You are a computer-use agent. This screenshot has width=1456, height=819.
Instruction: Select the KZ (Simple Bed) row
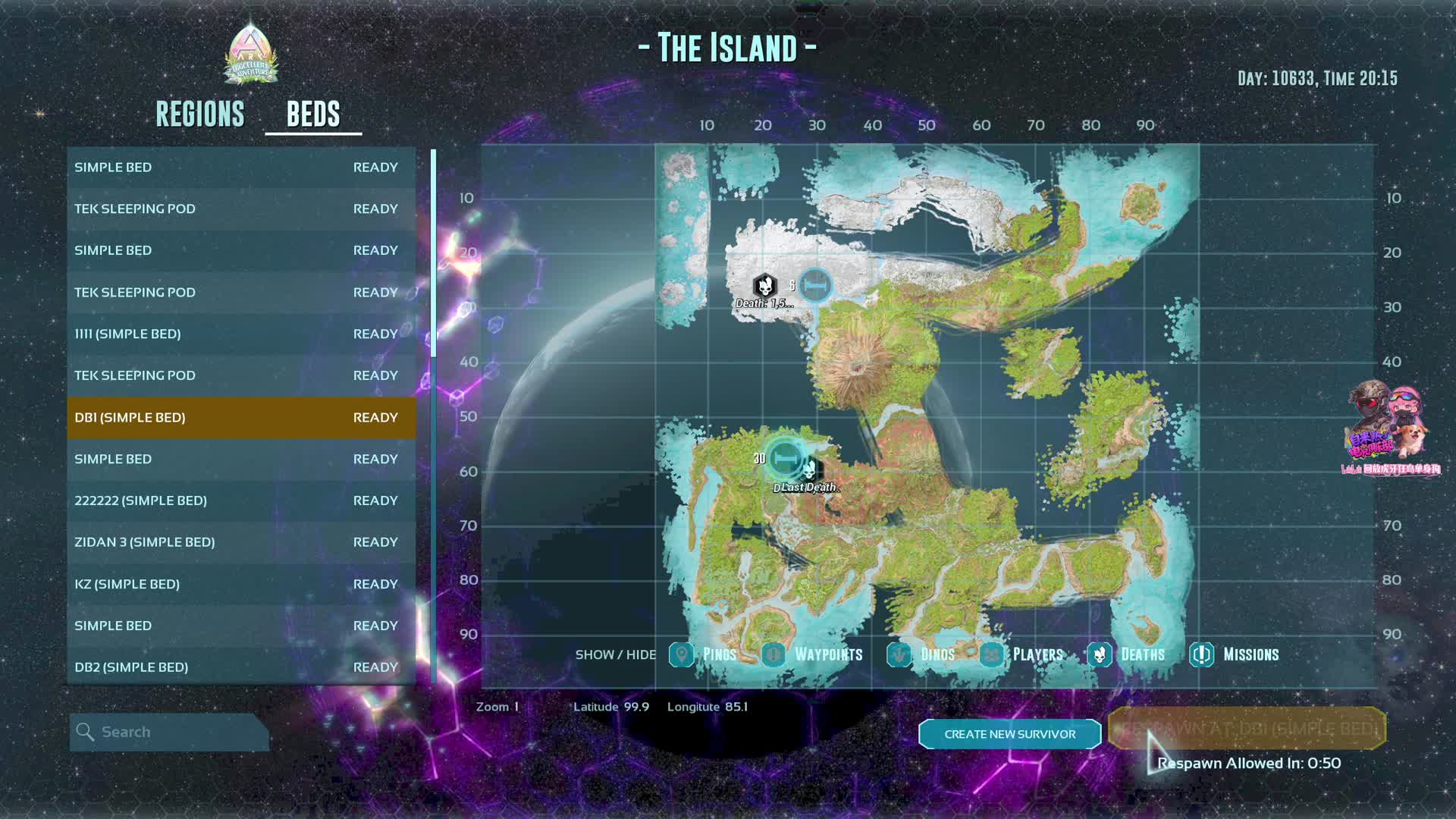(x=241, y=585)
